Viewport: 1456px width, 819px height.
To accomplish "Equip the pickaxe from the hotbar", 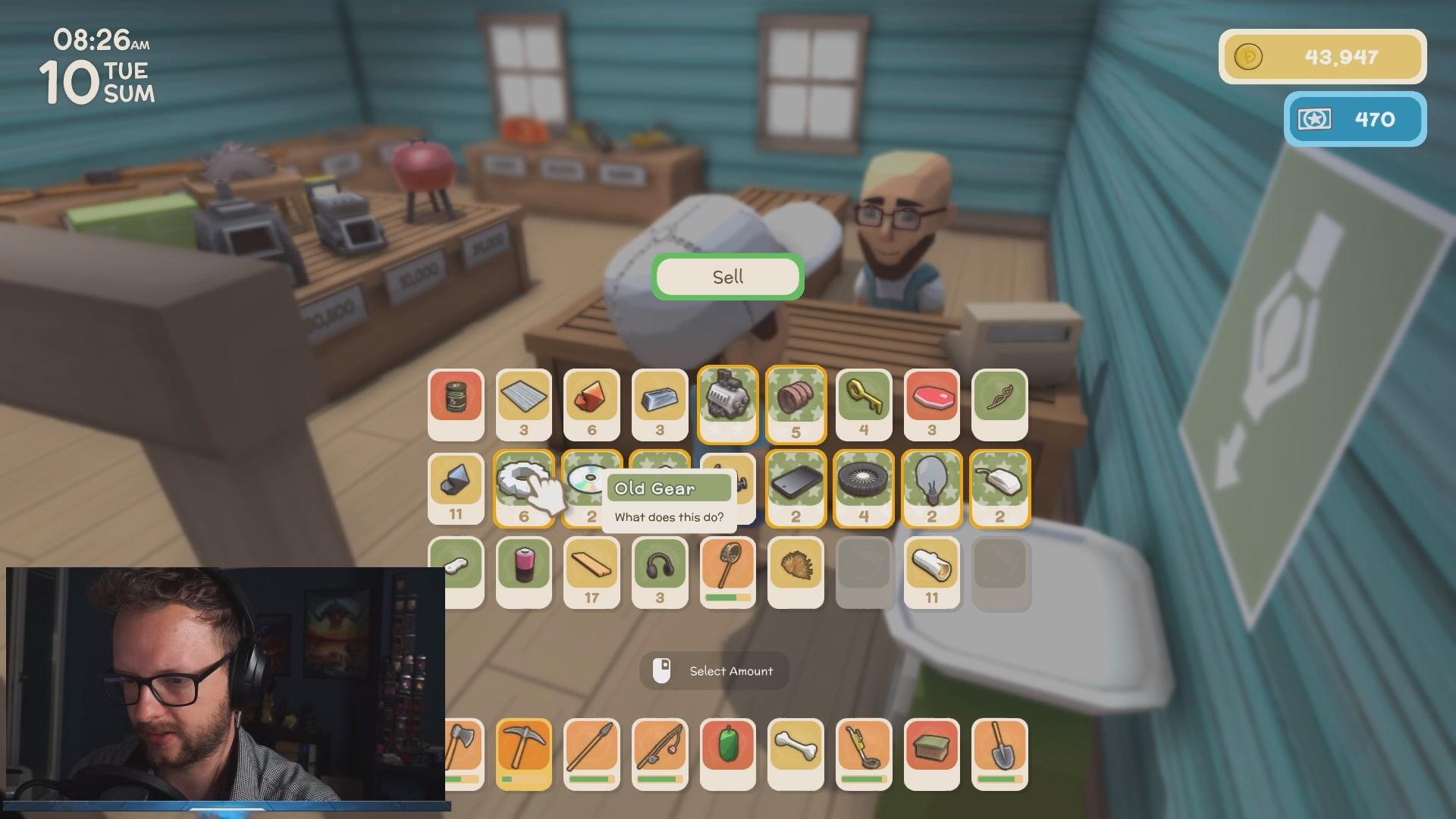I will tap(523, 753).
